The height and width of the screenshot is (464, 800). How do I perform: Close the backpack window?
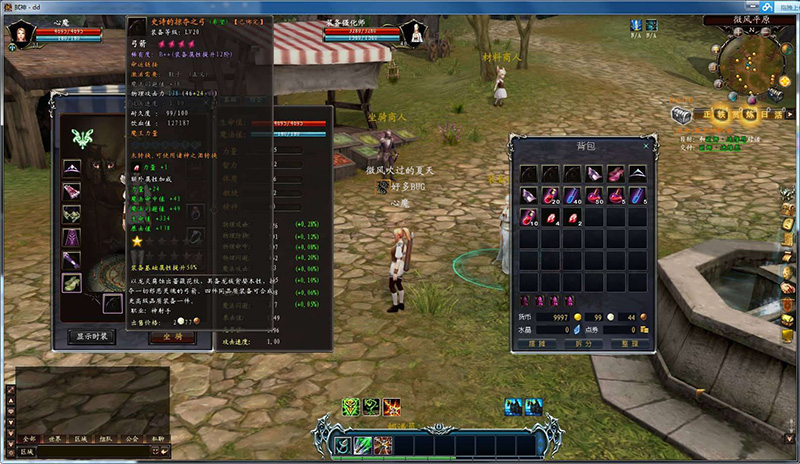click(646, 146)
